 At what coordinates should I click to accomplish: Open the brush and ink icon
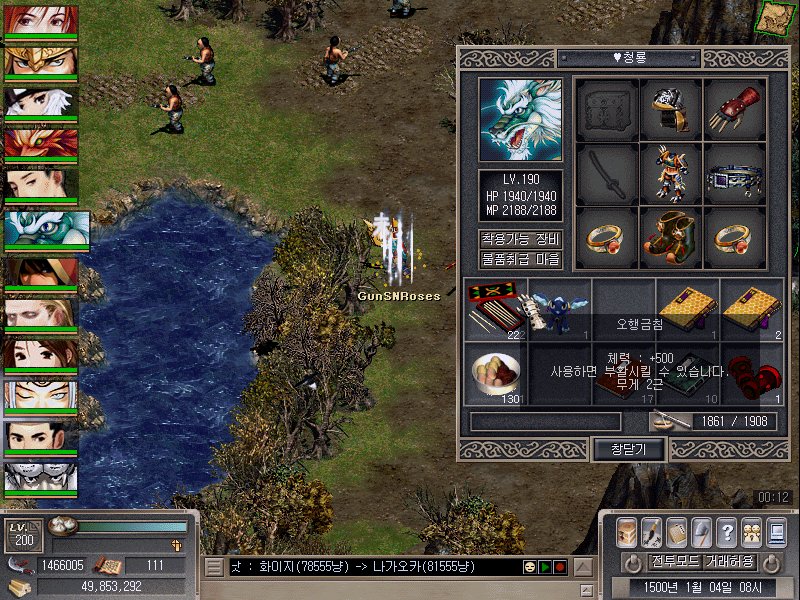[652, 532]
